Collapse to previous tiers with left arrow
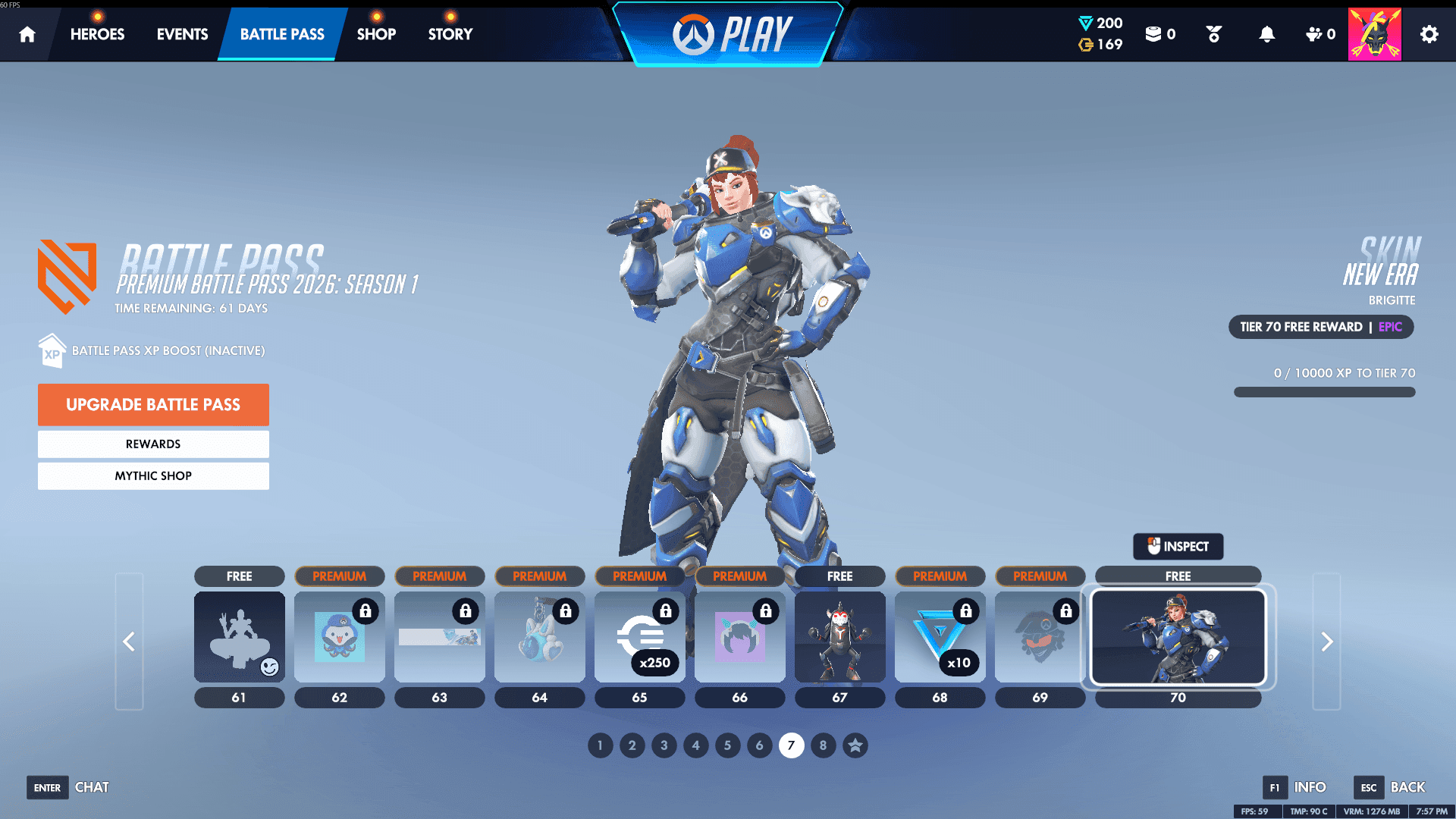 click(x=129, y=641)
